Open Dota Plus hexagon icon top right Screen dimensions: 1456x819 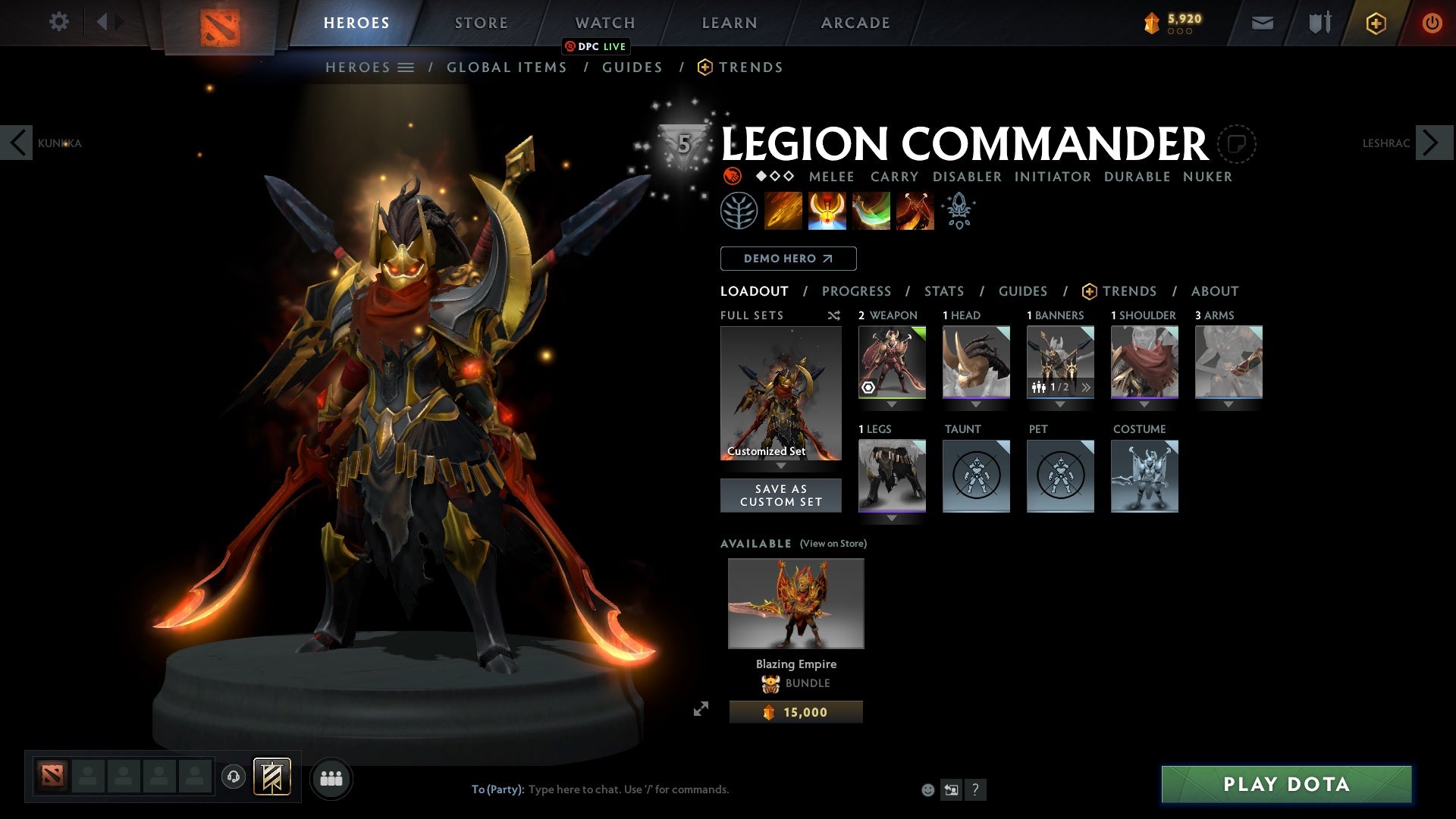1375,22
